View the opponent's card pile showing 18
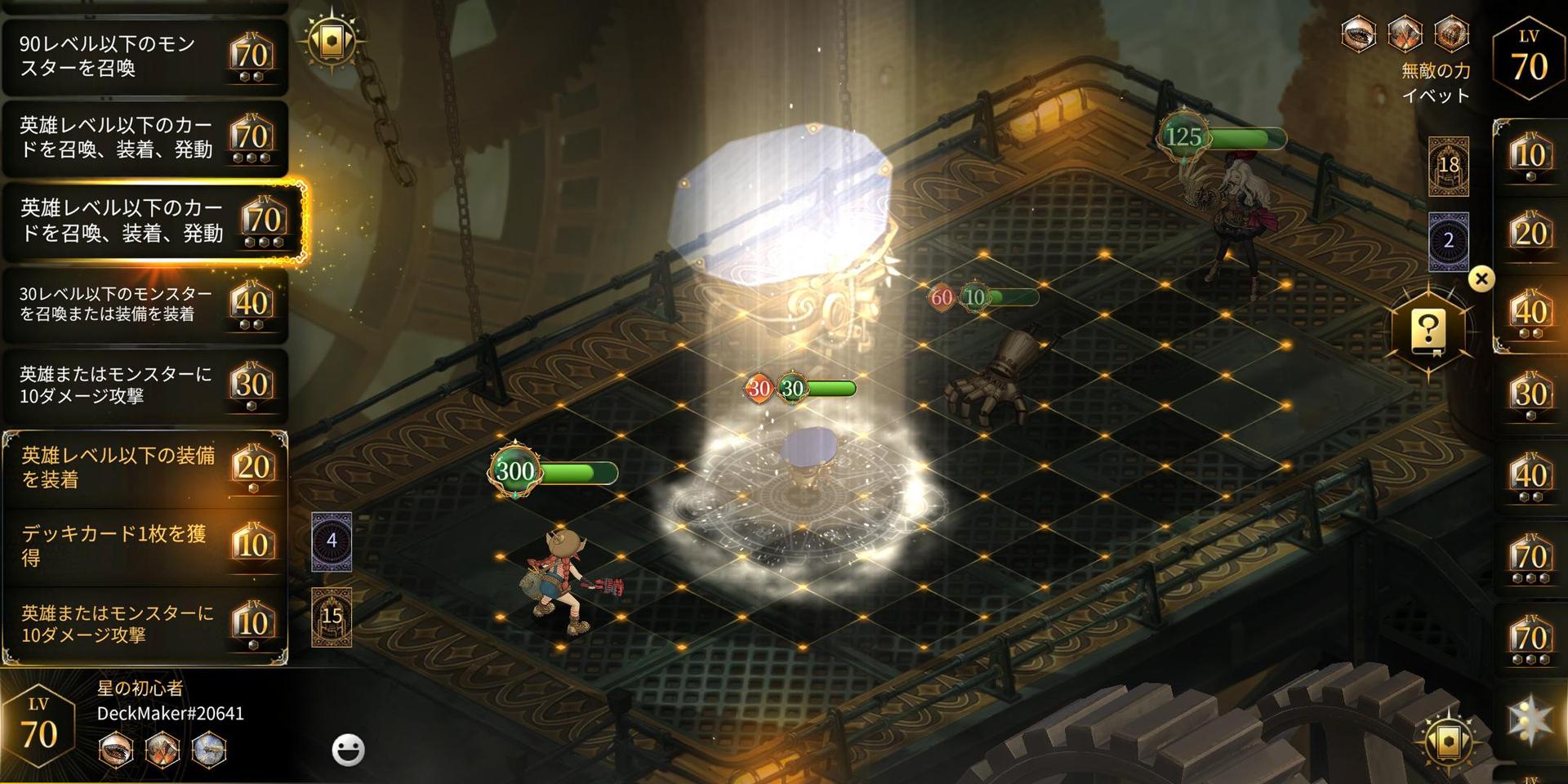This screenshot has width=1568, height=784. click(1448, 167)
